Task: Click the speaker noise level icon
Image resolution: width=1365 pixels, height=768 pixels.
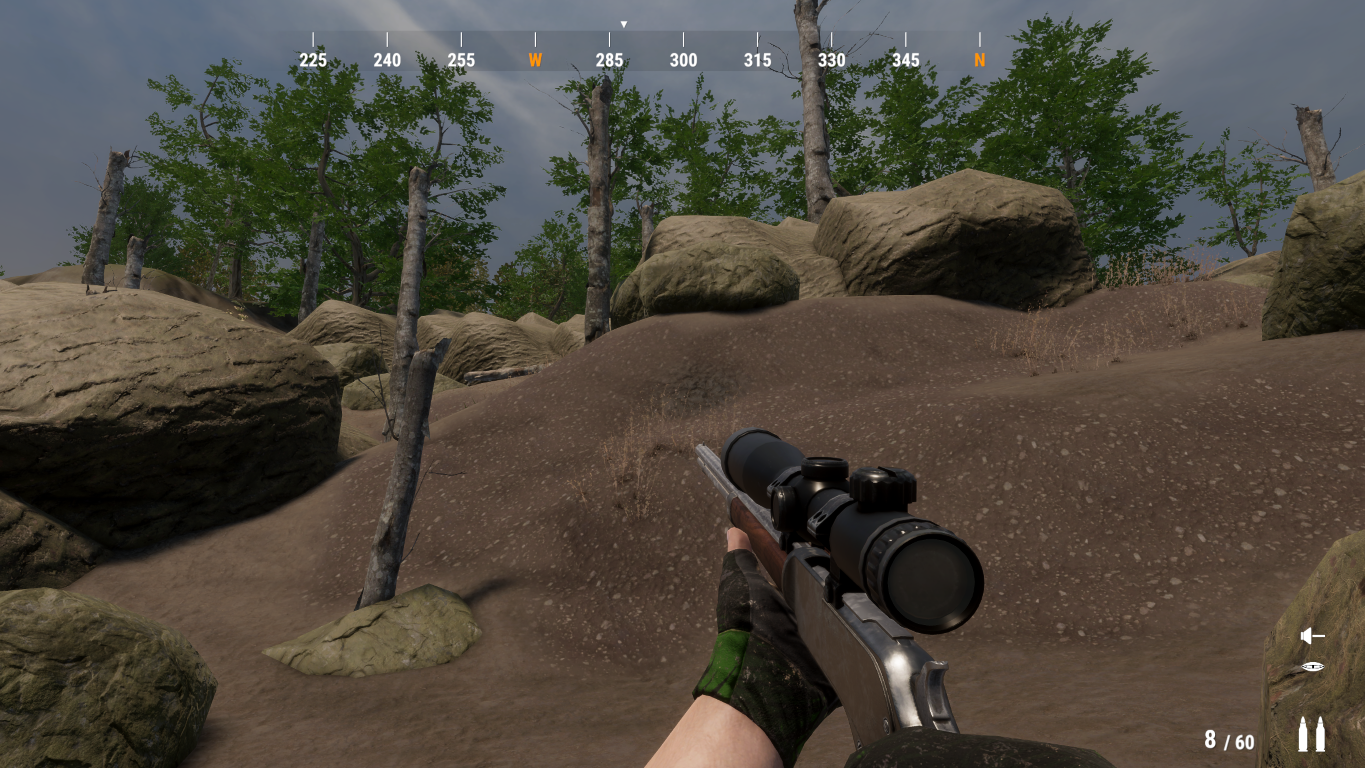Action: (x=1311, y=636)
